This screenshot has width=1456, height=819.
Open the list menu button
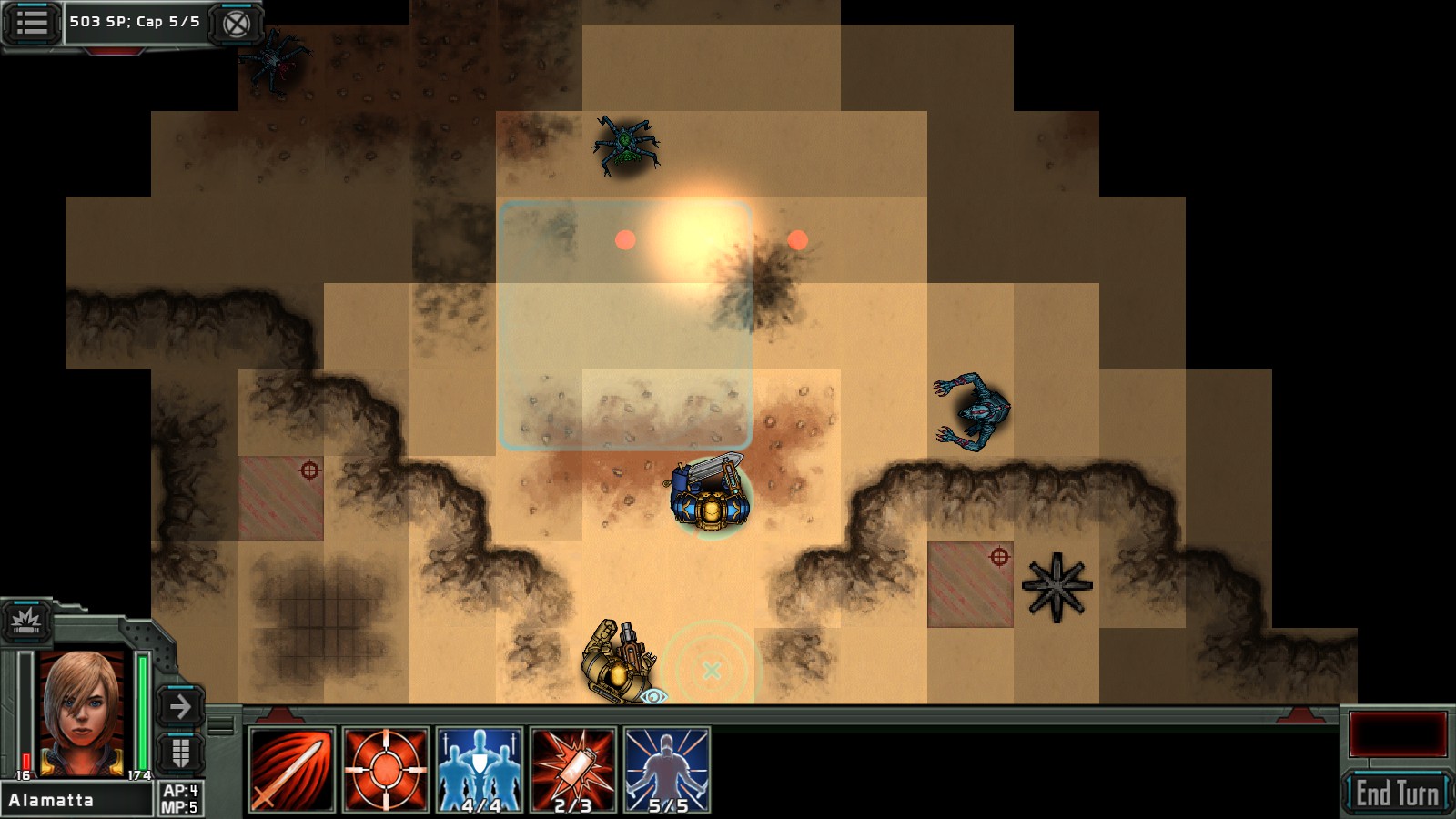click(x=32, y=22)
